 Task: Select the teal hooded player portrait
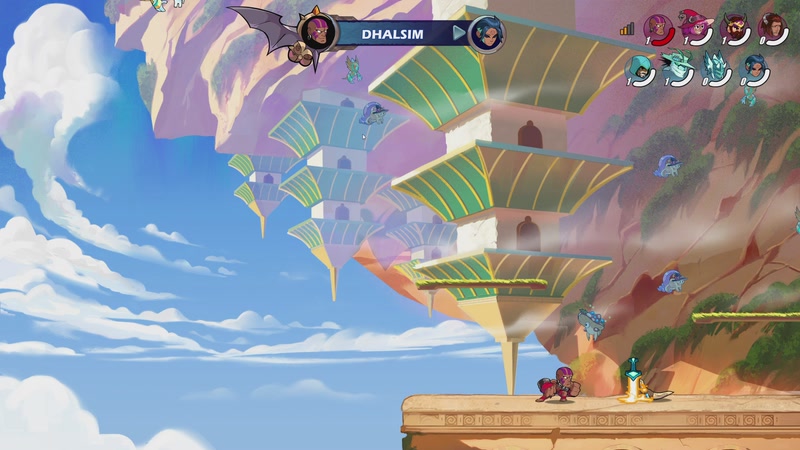point(639,67)
